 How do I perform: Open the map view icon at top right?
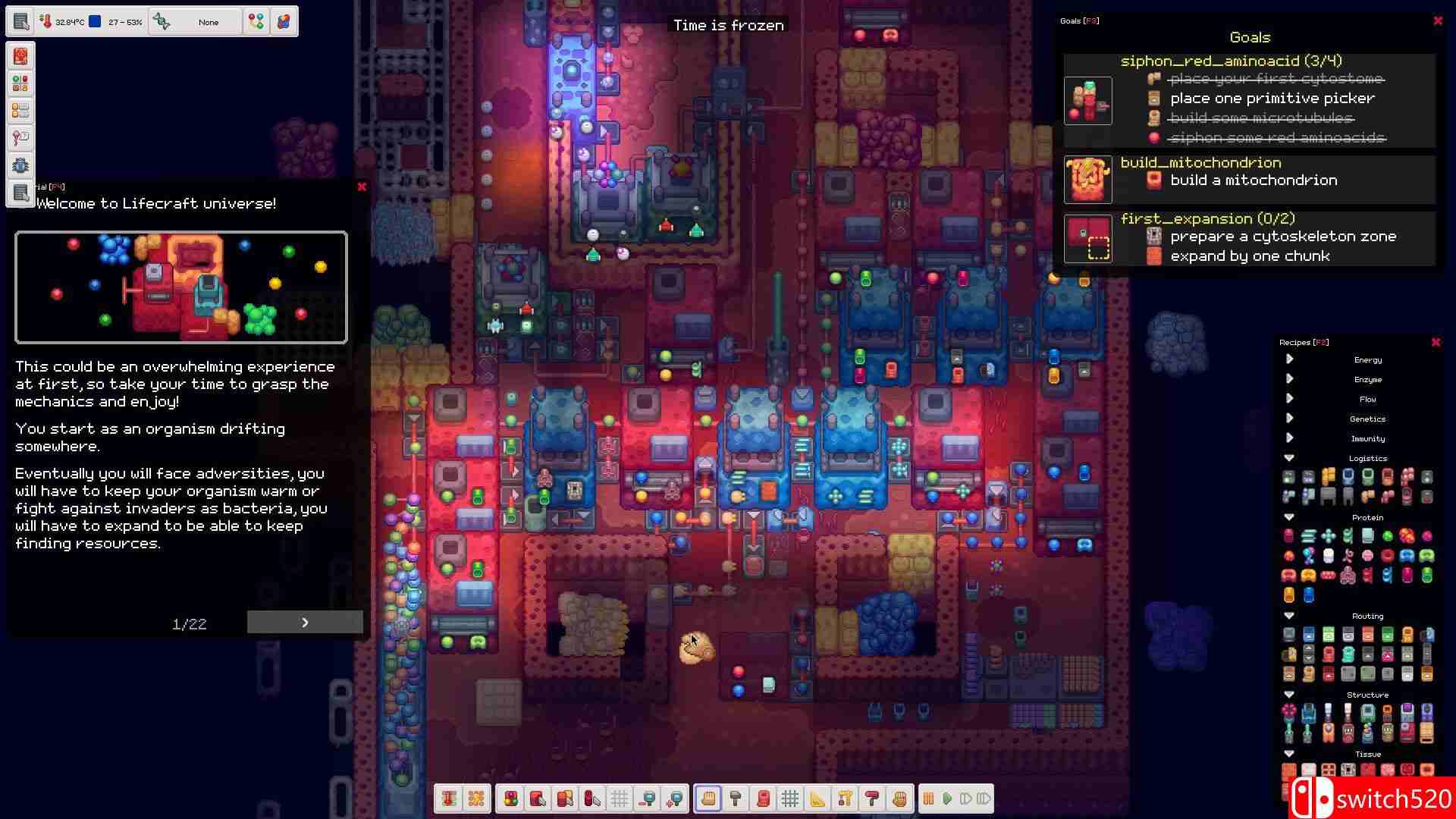(284, 21)
